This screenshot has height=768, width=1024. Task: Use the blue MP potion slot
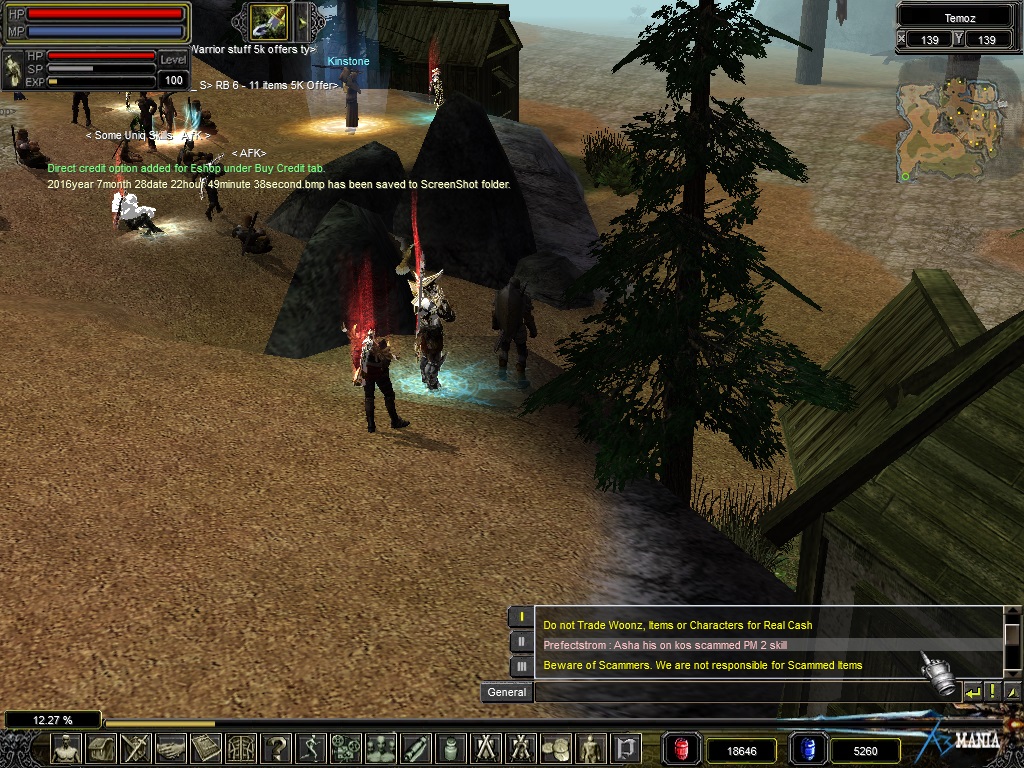806,749
